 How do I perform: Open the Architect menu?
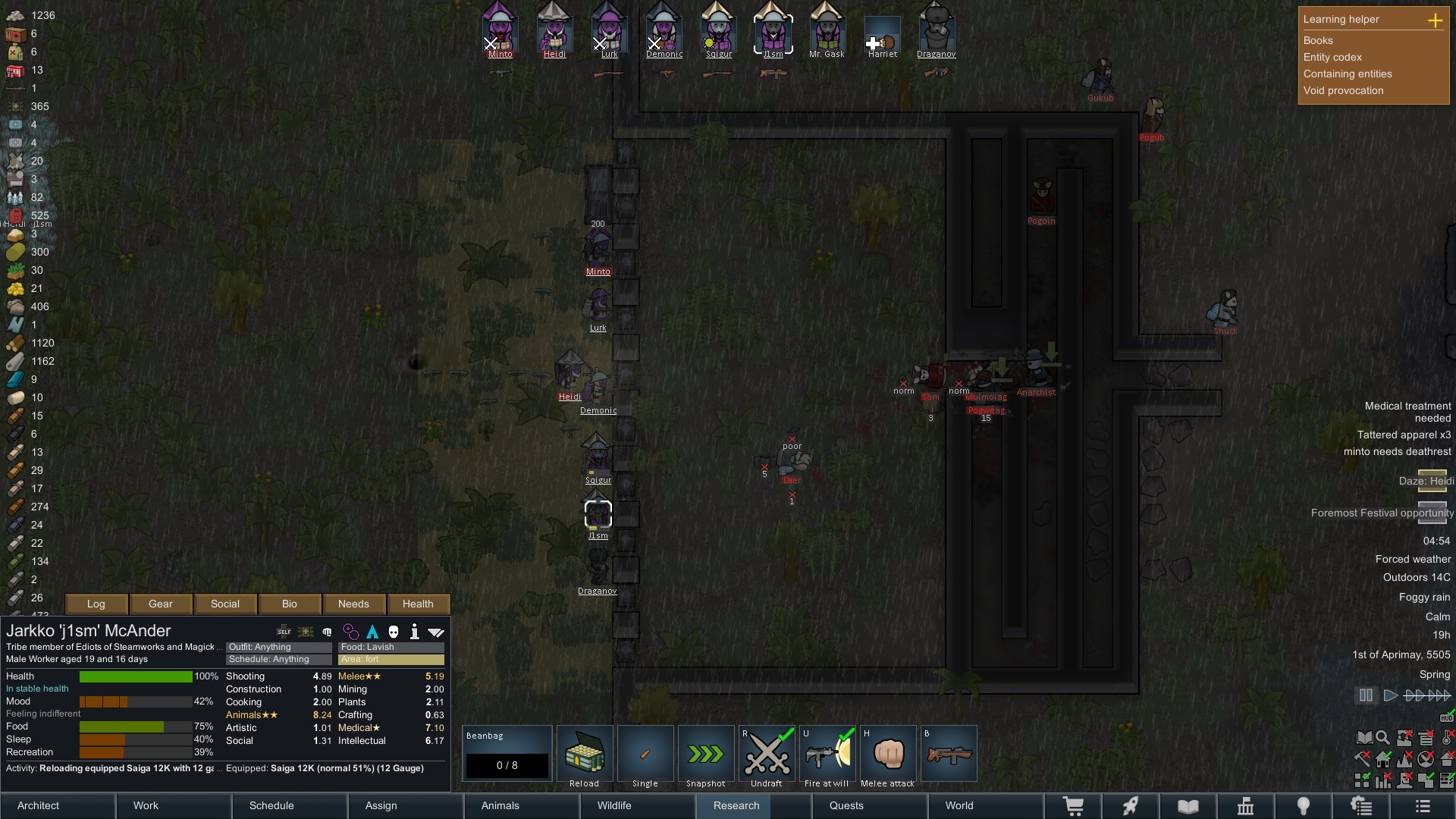(39, 805)
